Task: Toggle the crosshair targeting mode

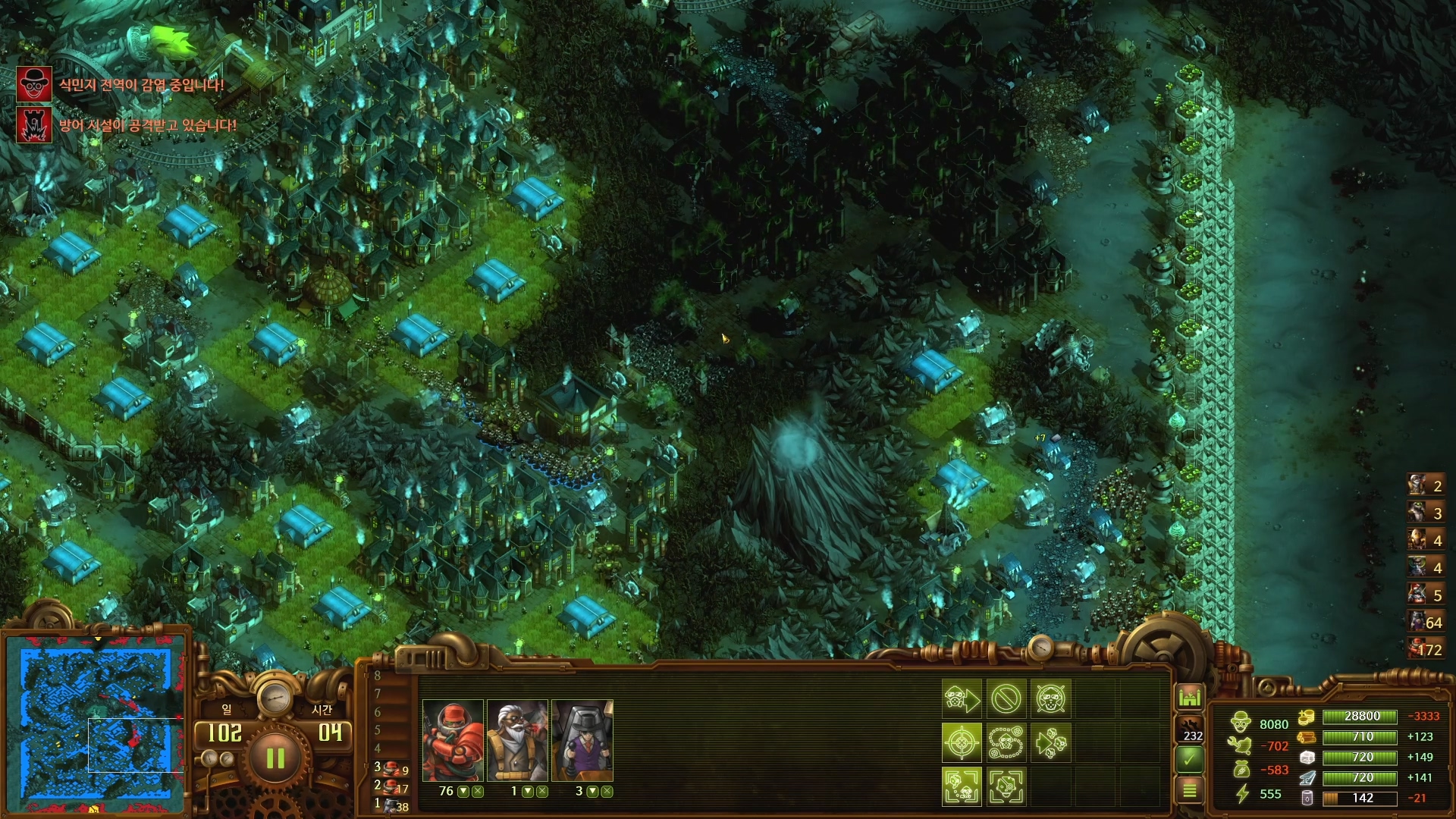Action: click(x=962, y=742)
